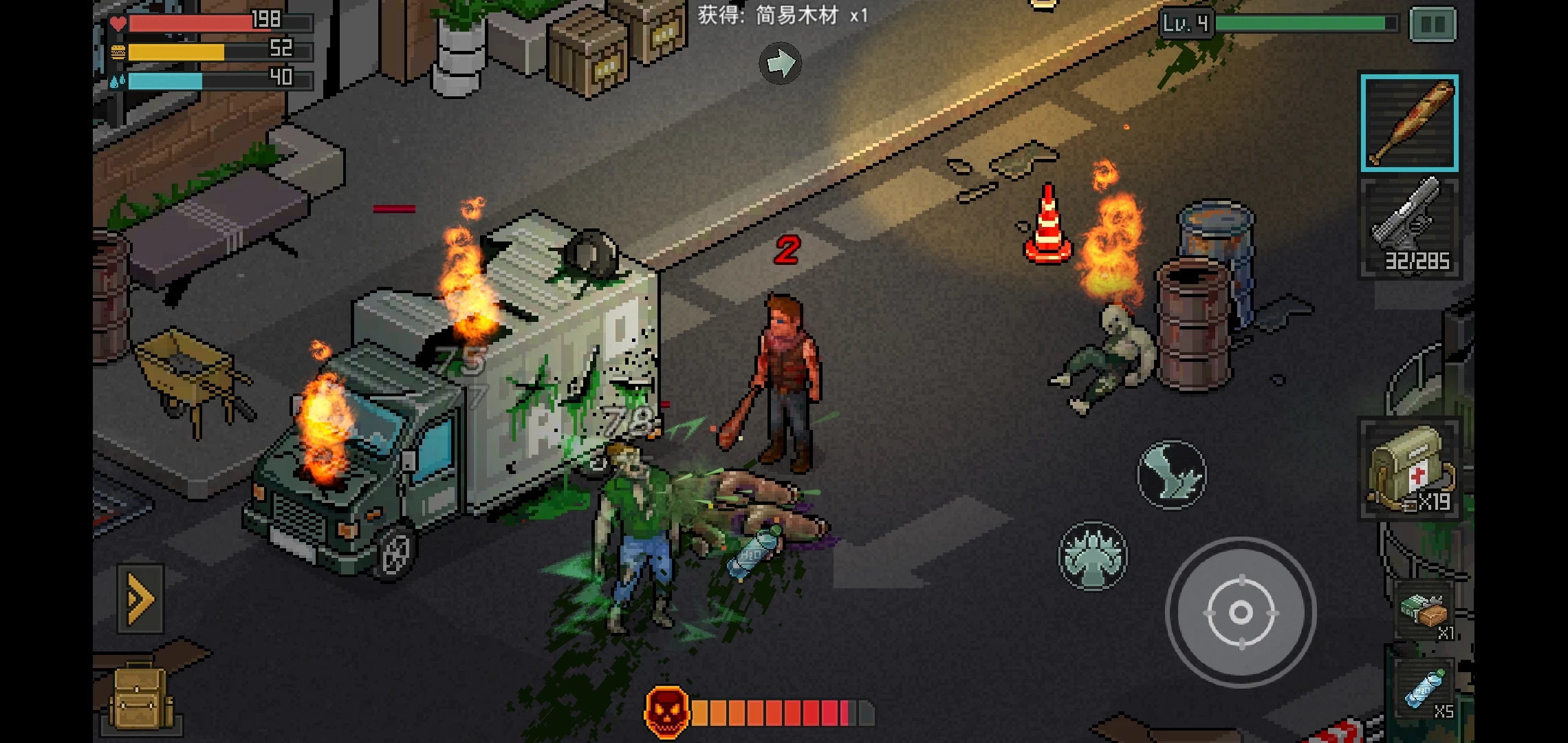The height and width of the screenshot is (743, 1568).
Task: Activate the kick skill button
Action: [x=1172, y=475]
